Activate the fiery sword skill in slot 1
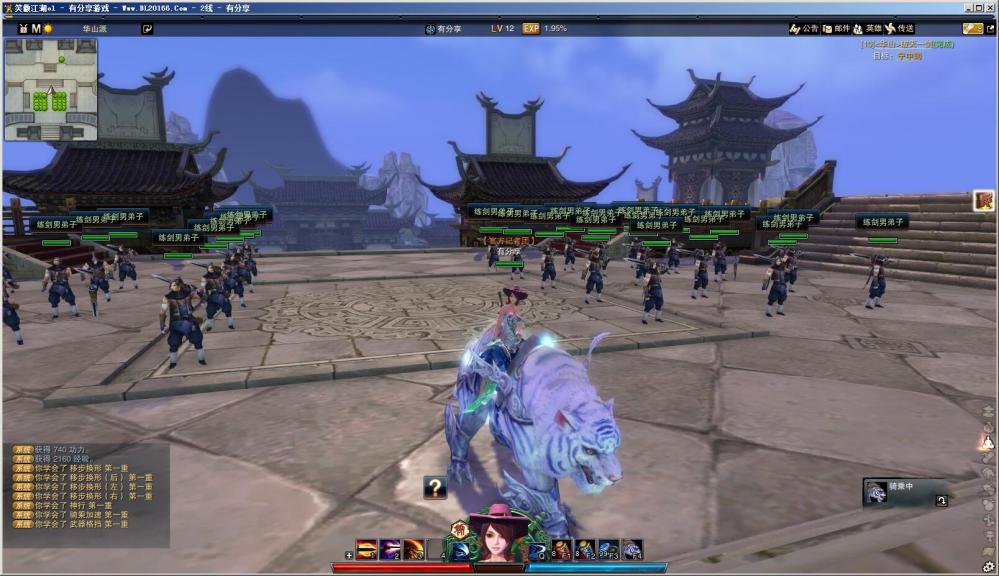 tap(366, 550)
